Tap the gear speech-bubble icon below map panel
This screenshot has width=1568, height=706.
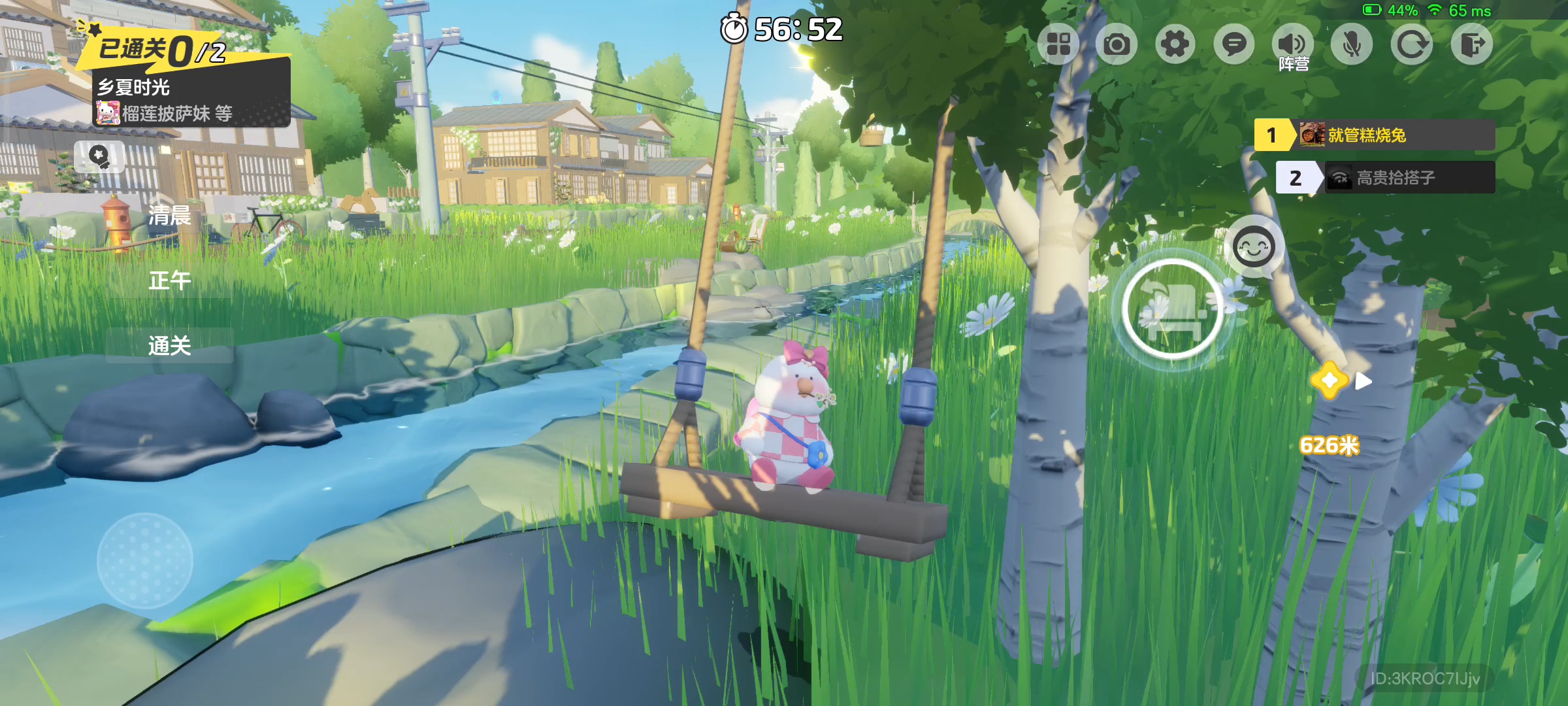tap(99, 156)
